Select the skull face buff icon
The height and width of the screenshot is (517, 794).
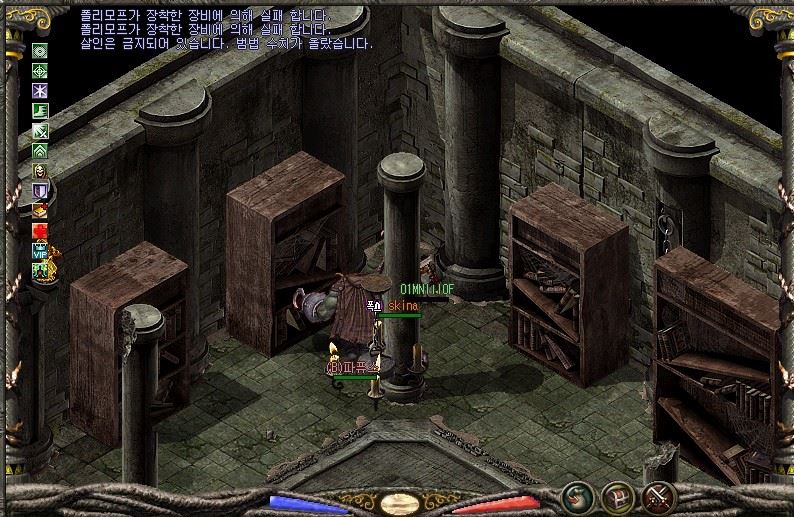40,171
